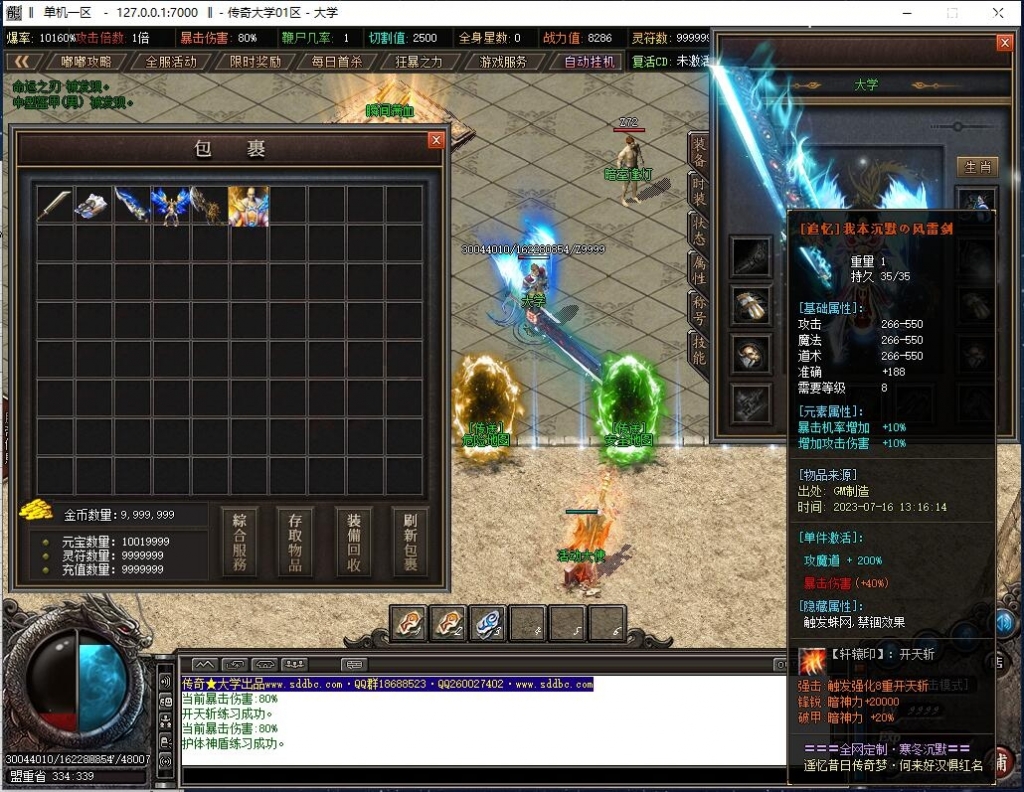The image size is (1024, 792).
Task: Open the 狂暴之力 menu
Action: click(x=418, y=61)
